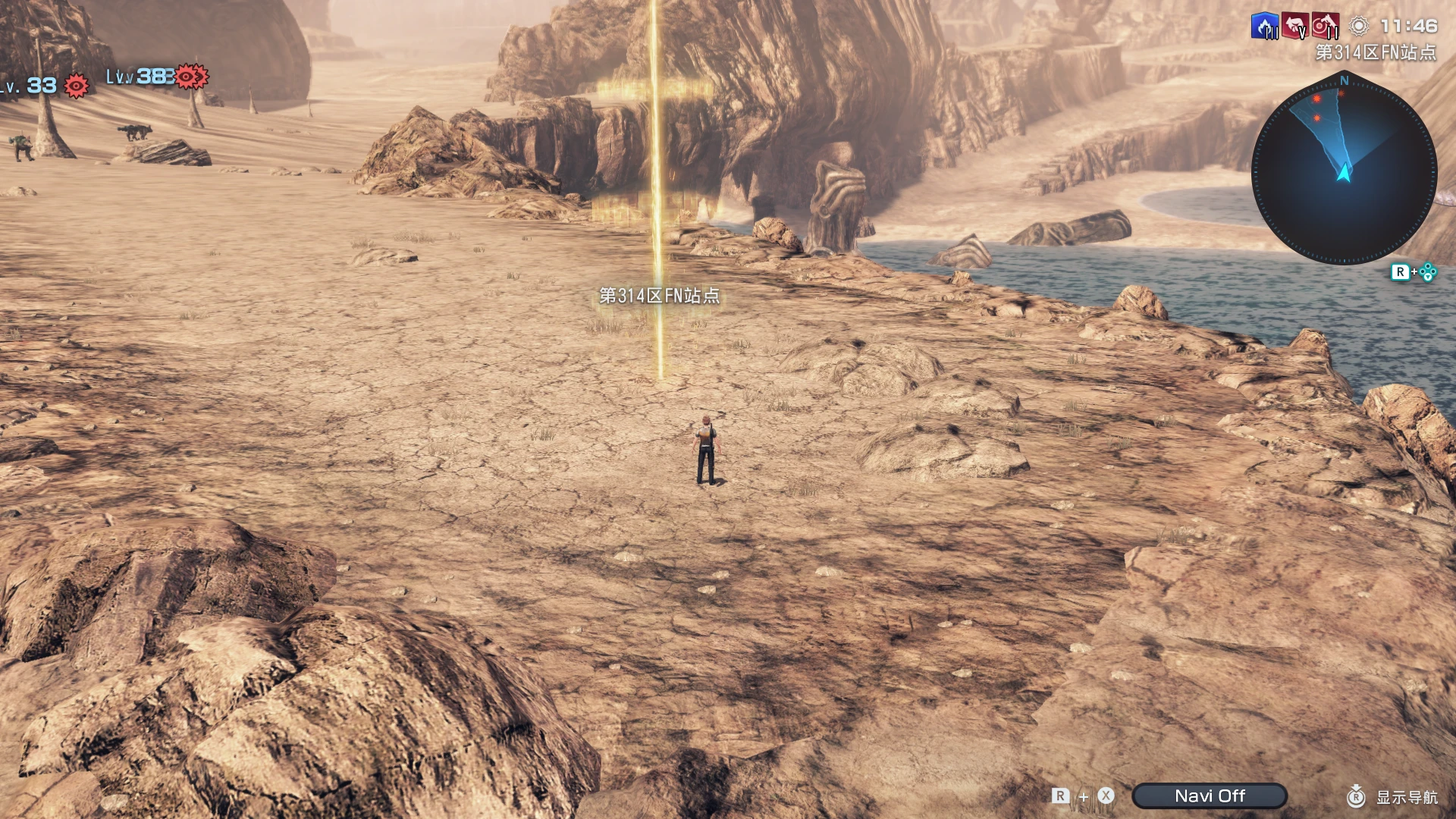Toggle navigation with the Navi Off control
1456x819 pixels.
click(1210, 795)
